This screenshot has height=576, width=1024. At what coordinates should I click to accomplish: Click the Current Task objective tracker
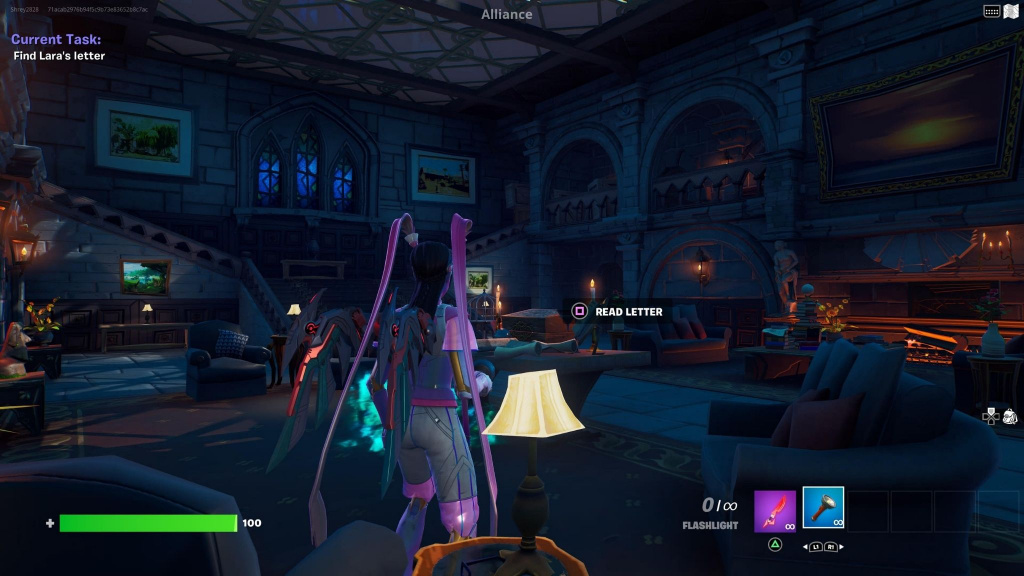point(57,47)
